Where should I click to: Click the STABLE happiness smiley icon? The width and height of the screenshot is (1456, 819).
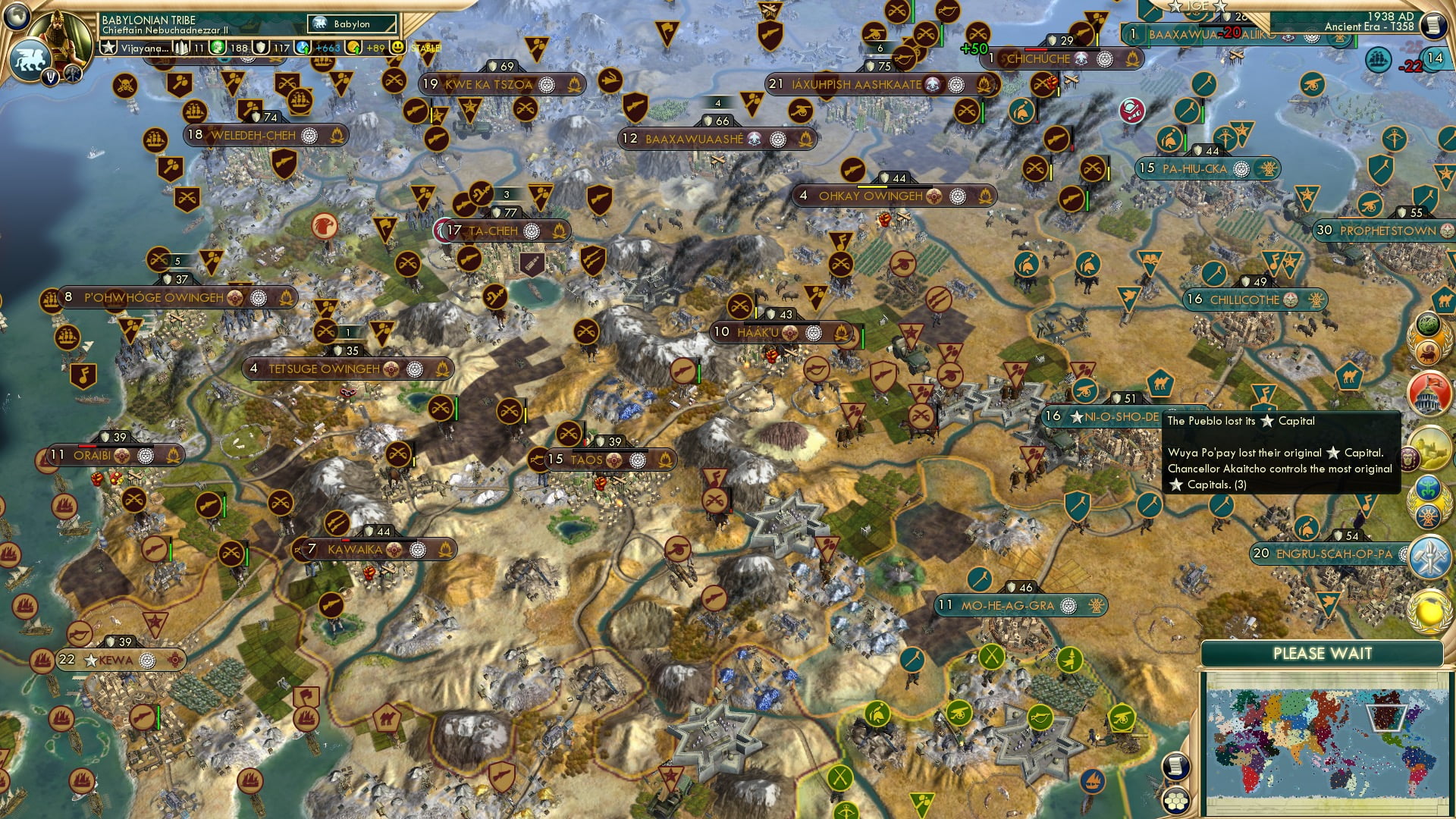coord(397,47)
